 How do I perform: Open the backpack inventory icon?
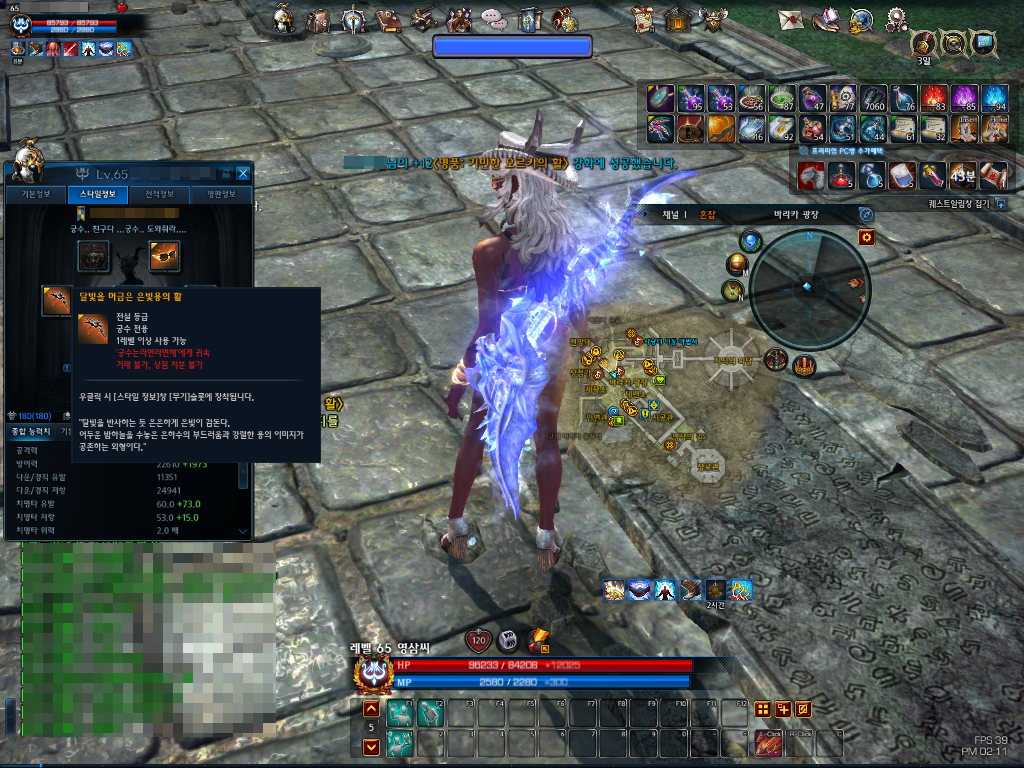click(319, 19)
